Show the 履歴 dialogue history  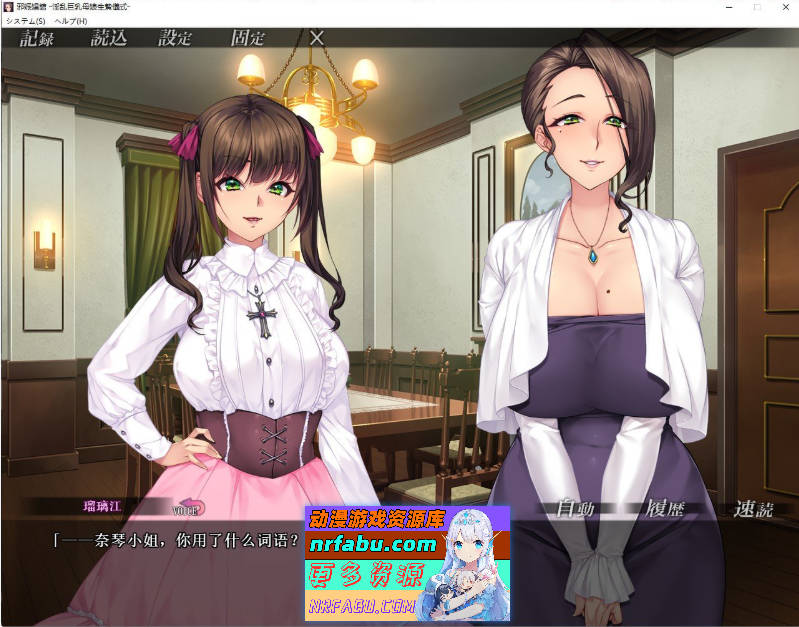point(665,508)
